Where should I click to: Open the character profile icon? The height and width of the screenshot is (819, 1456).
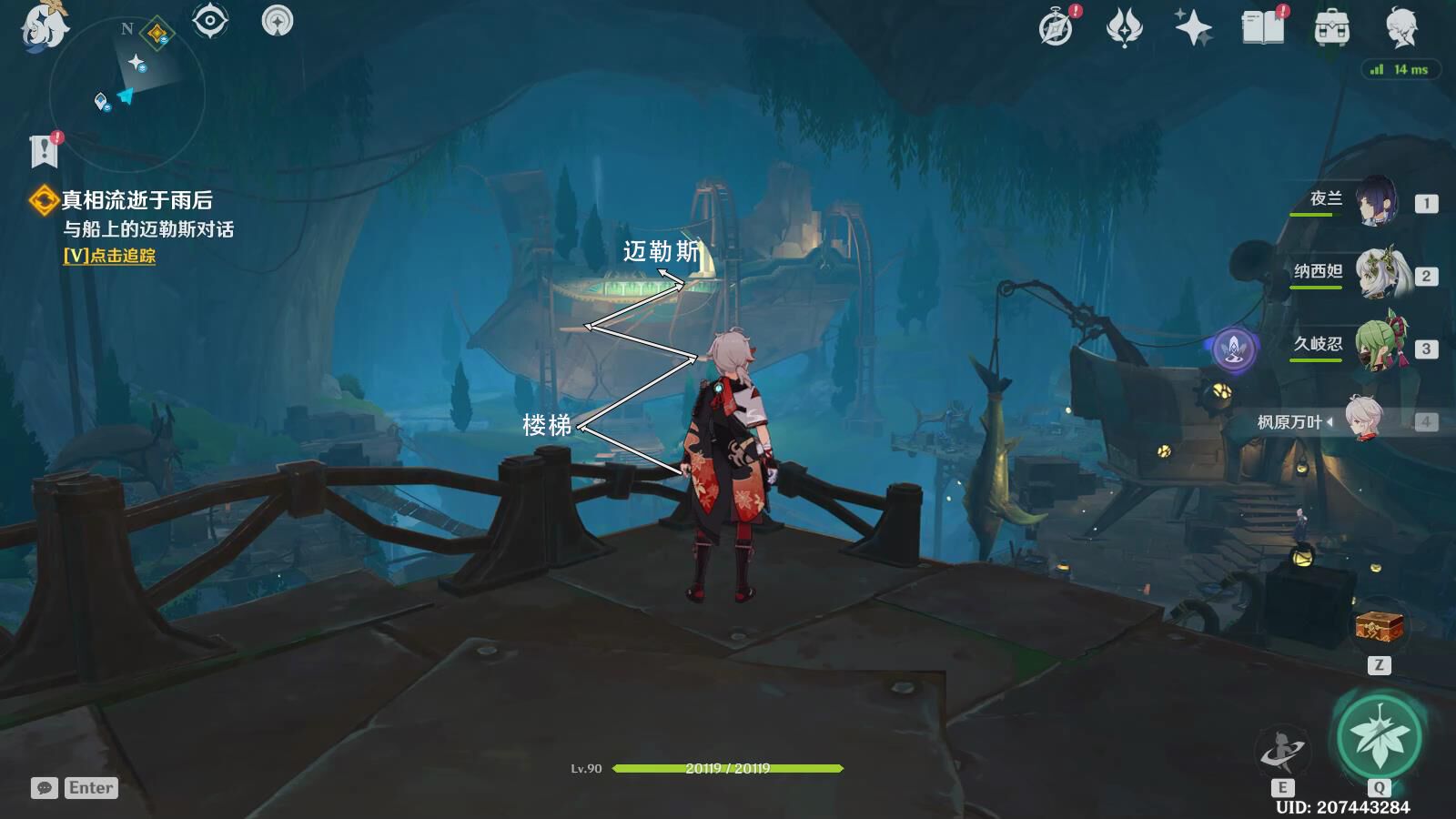click(x=1401, y=29)
